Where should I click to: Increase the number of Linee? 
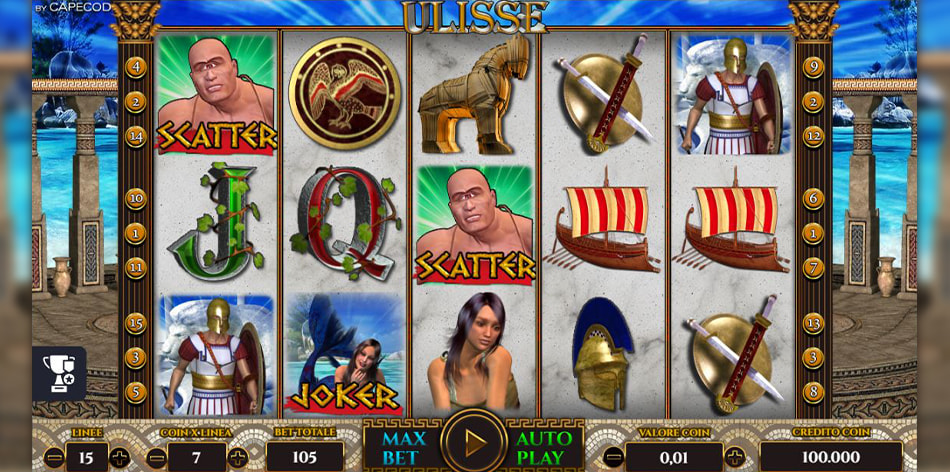pos(120,458)
